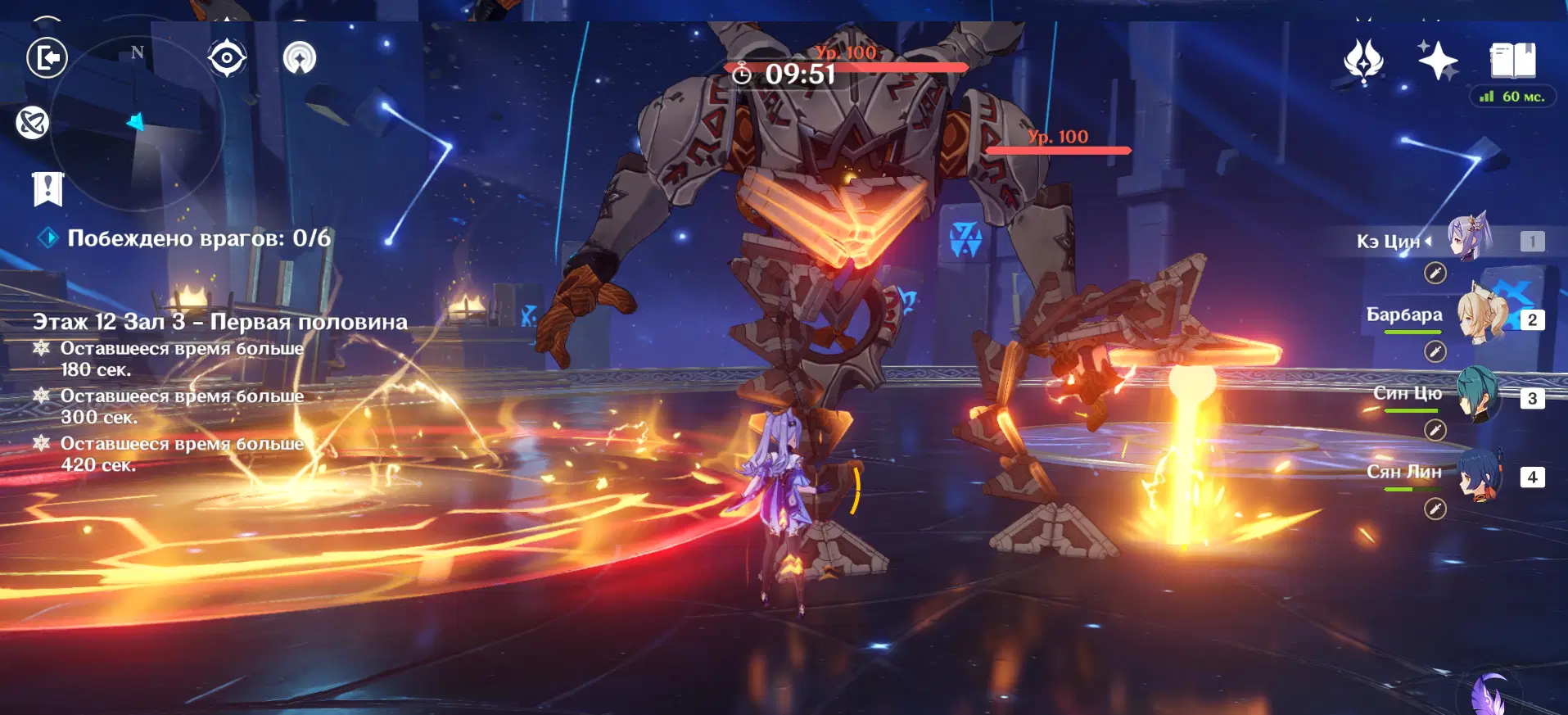Open the battle pass flame icon
Image resolution: width=1568 pixels, height=715 pixels.
click(1363, 61)
